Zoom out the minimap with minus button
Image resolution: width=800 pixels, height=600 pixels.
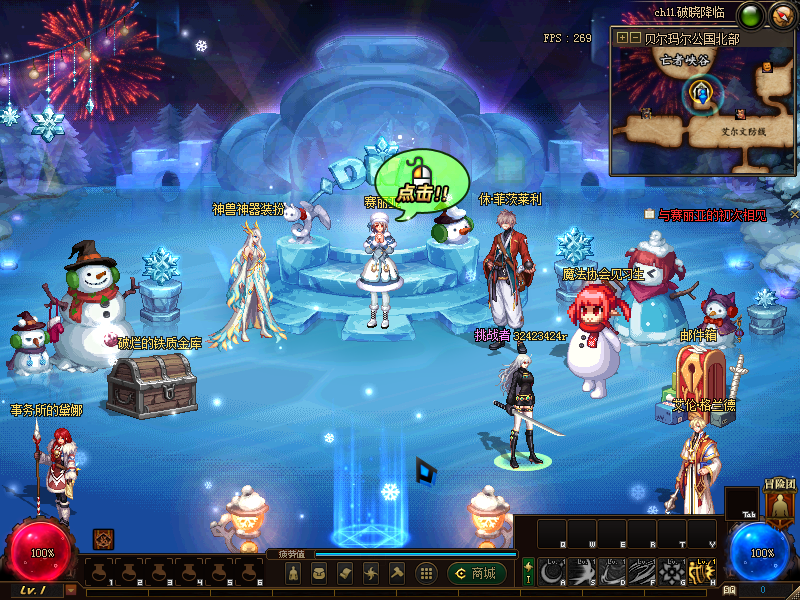pyautogui.click(x=635, y=37)
